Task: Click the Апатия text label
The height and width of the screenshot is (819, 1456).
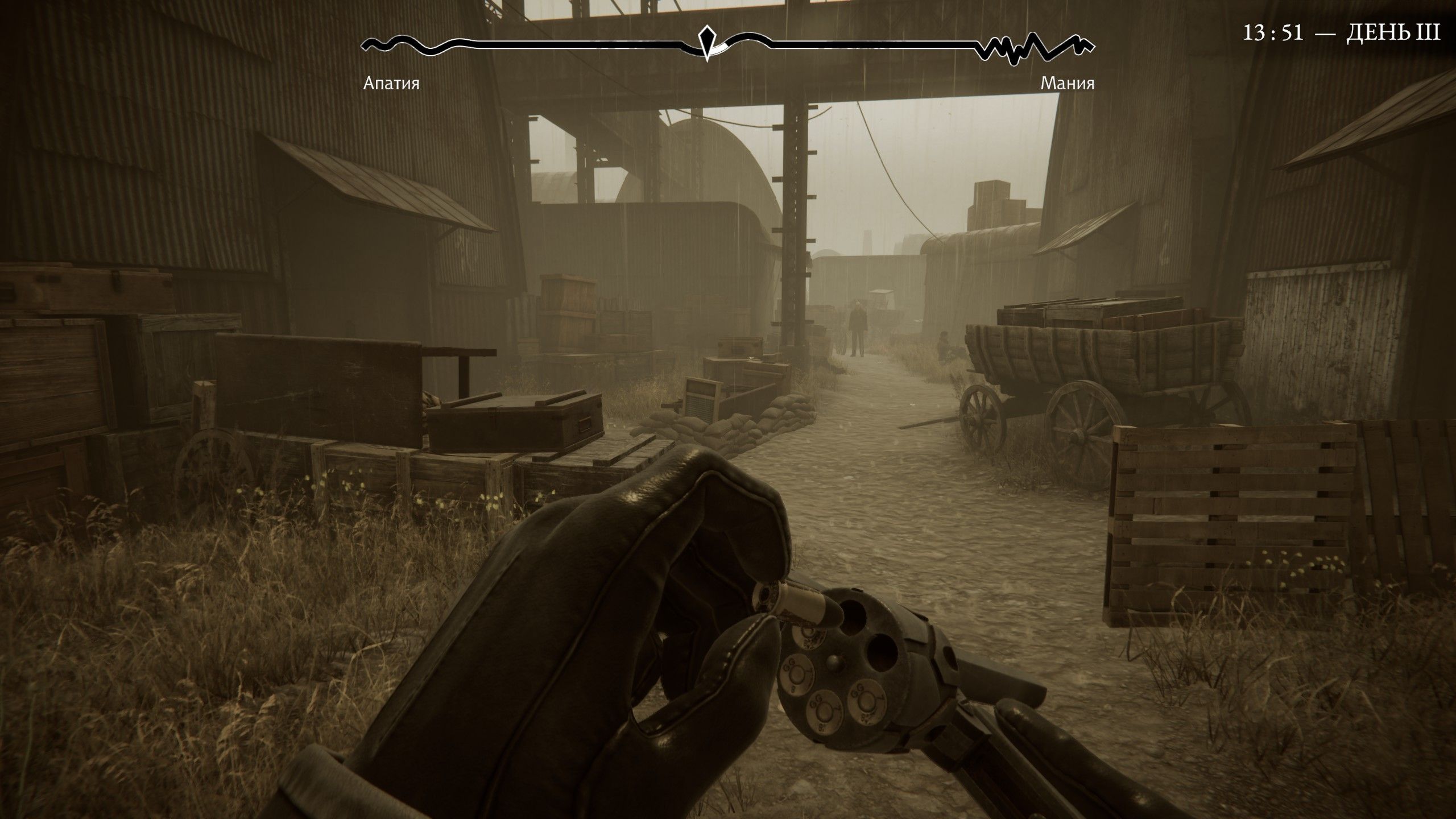Action: (392, 85)
